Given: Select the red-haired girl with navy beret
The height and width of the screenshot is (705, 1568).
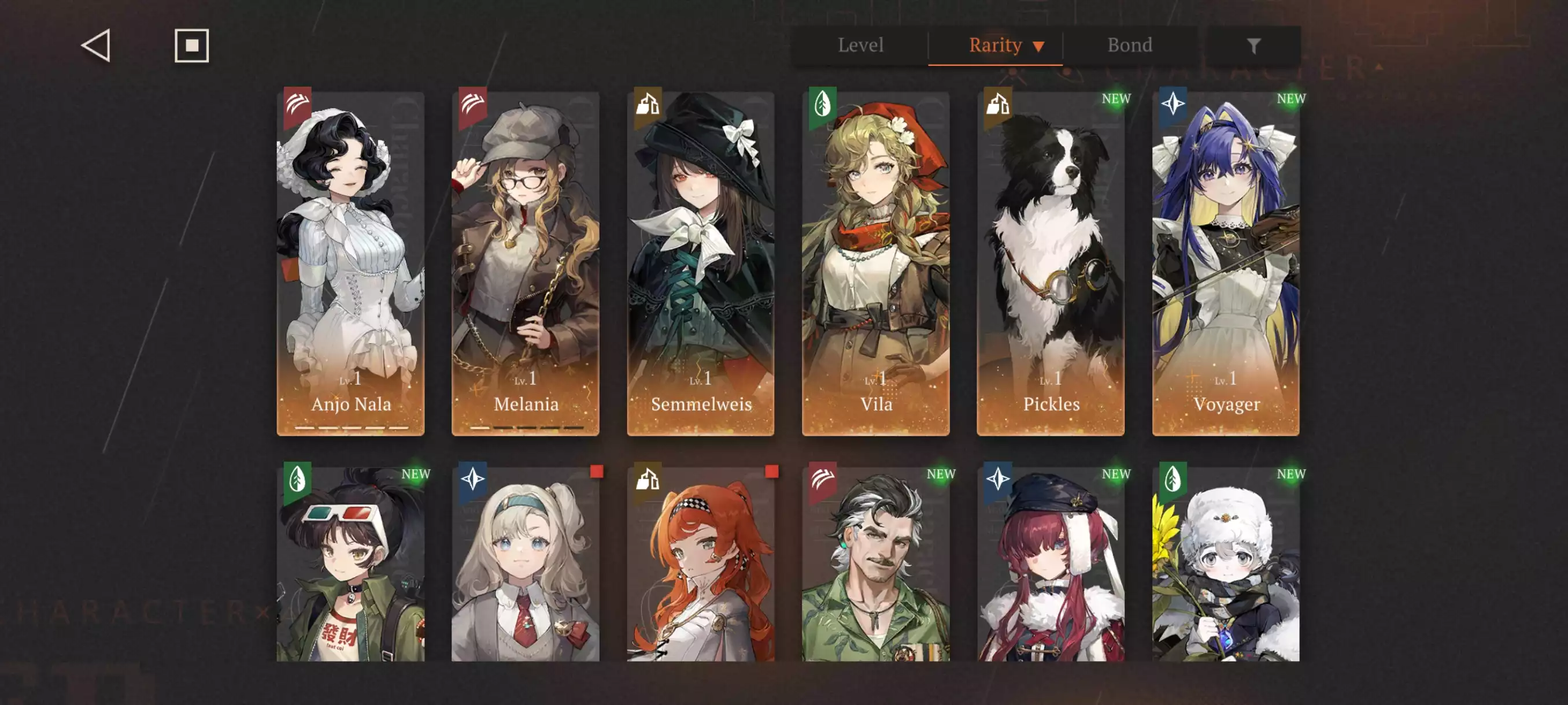Looking at the screenshot, I should (1051, 563).
